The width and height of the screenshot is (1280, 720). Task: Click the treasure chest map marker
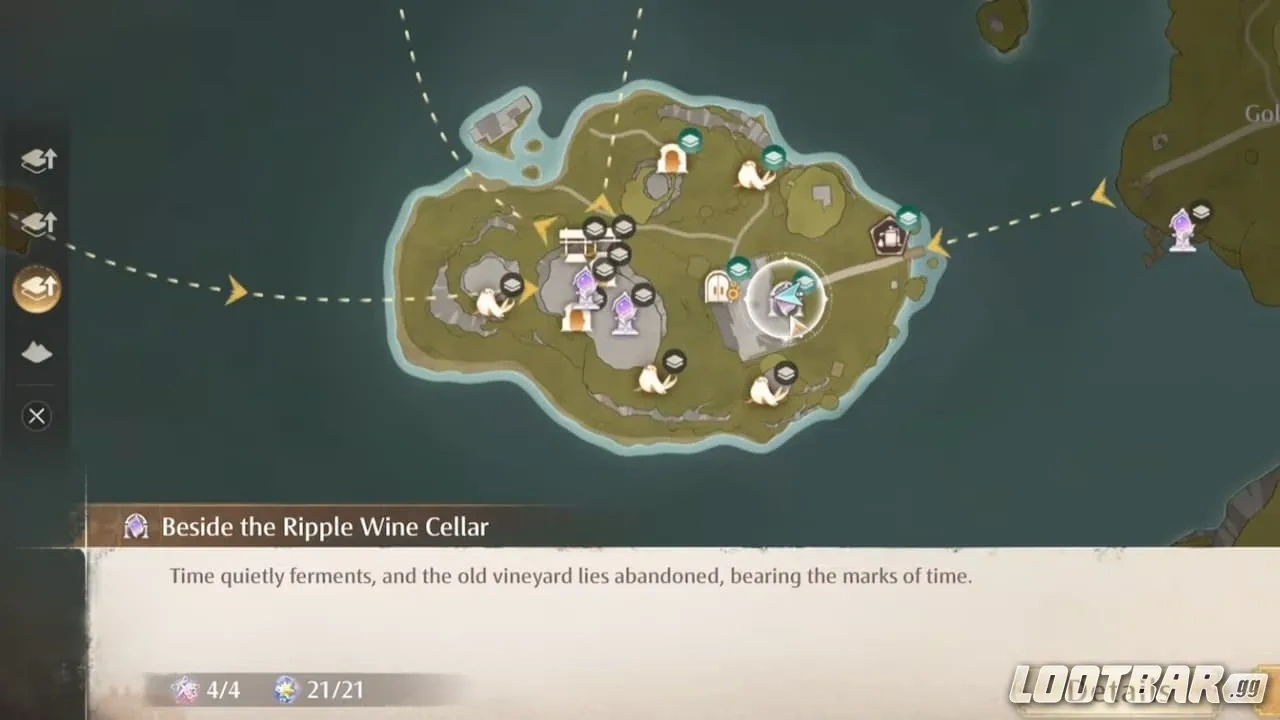[x=574, y=242]
